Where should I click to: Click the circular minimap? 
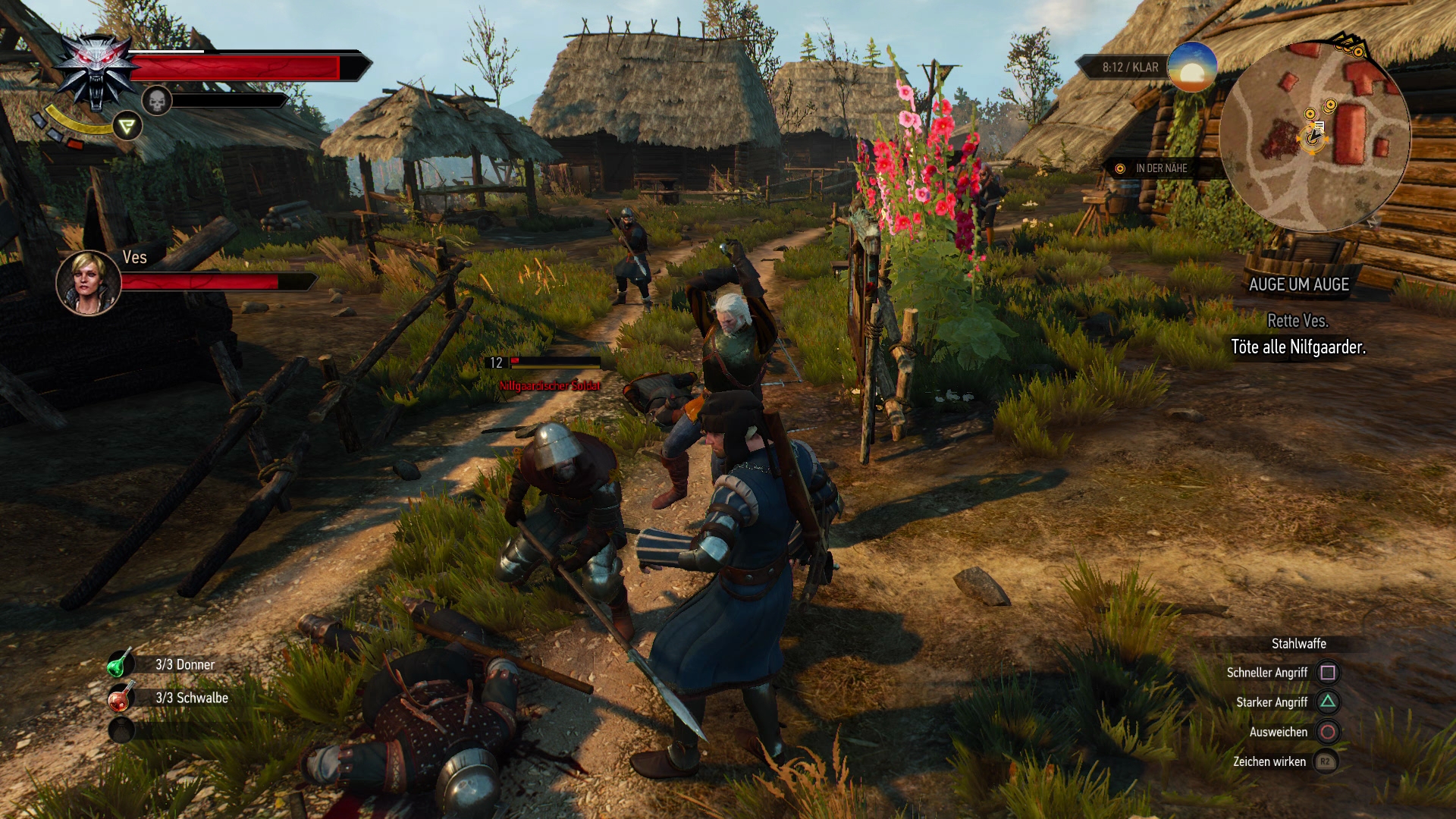pos(1315,135)
